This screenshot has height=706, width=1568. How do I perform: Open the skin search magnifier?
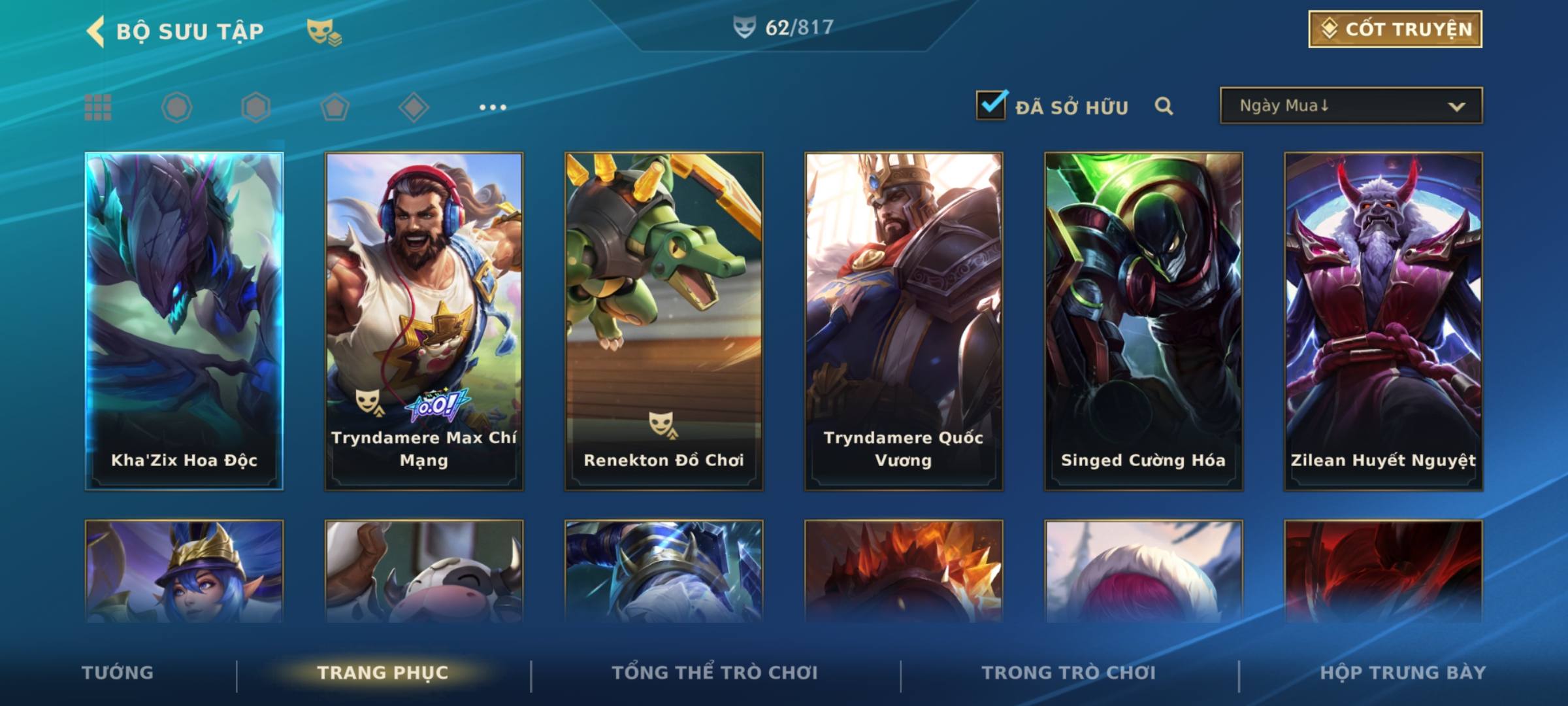[1164, 106]
